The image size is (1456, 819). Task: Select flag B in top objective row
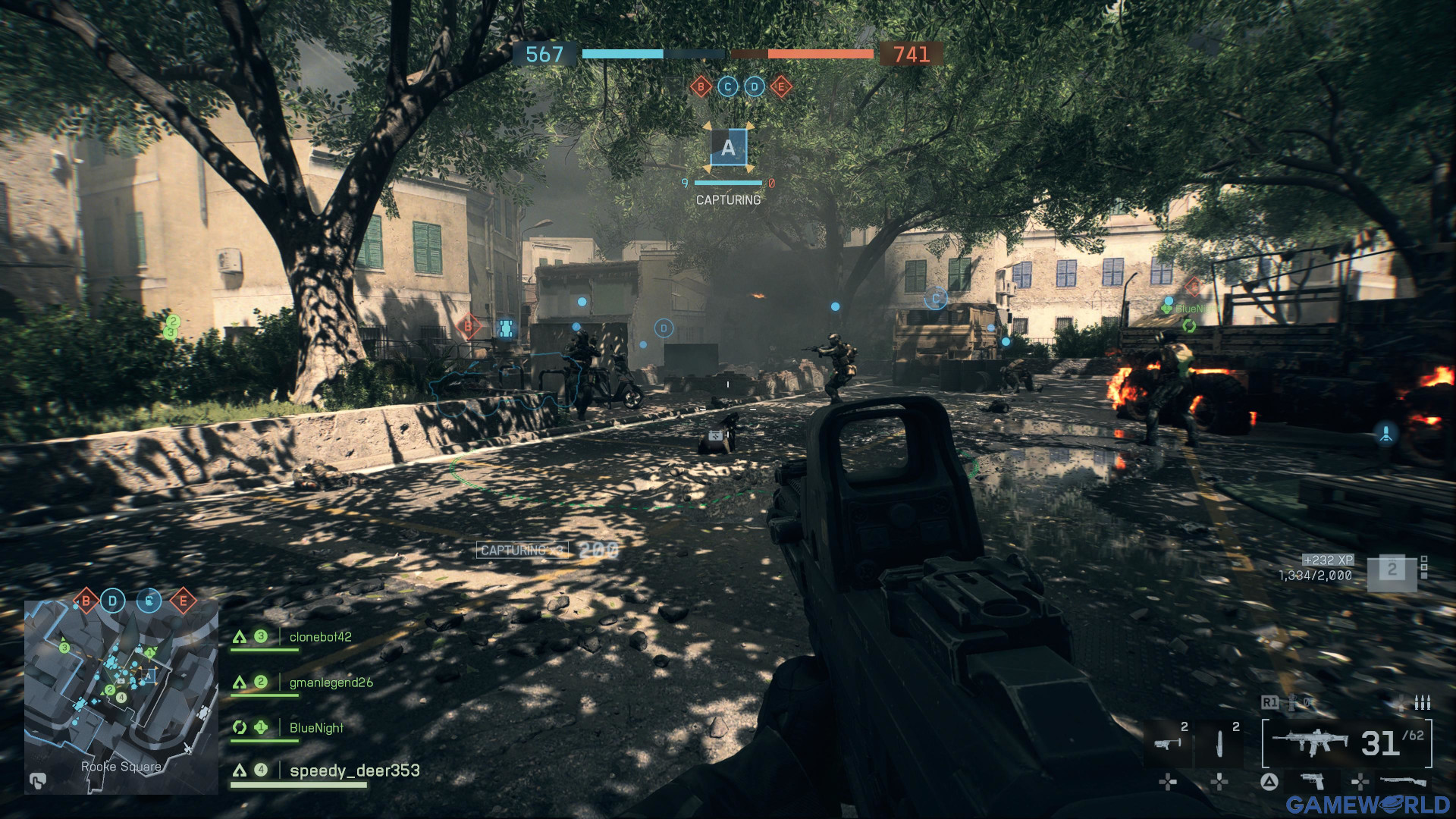701,86
